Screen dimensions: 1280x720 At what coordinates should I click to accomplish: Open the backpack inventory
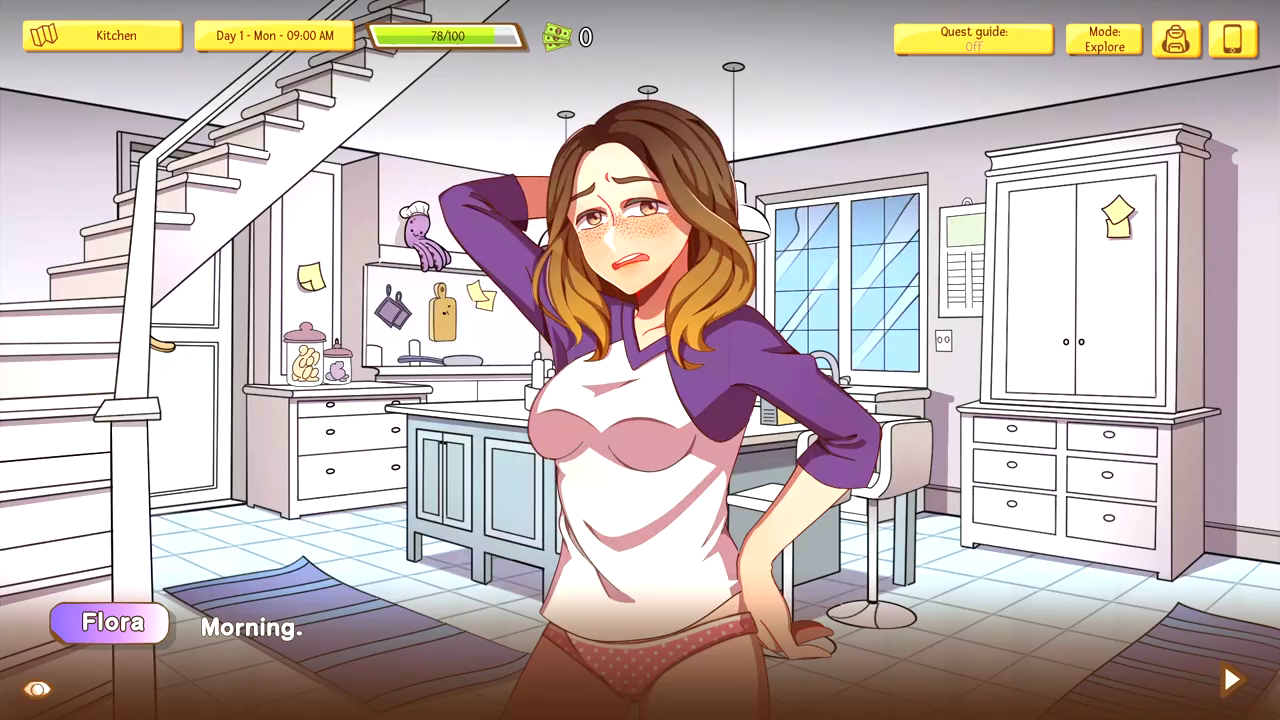pyautogui.click(x=1176, y=39)
